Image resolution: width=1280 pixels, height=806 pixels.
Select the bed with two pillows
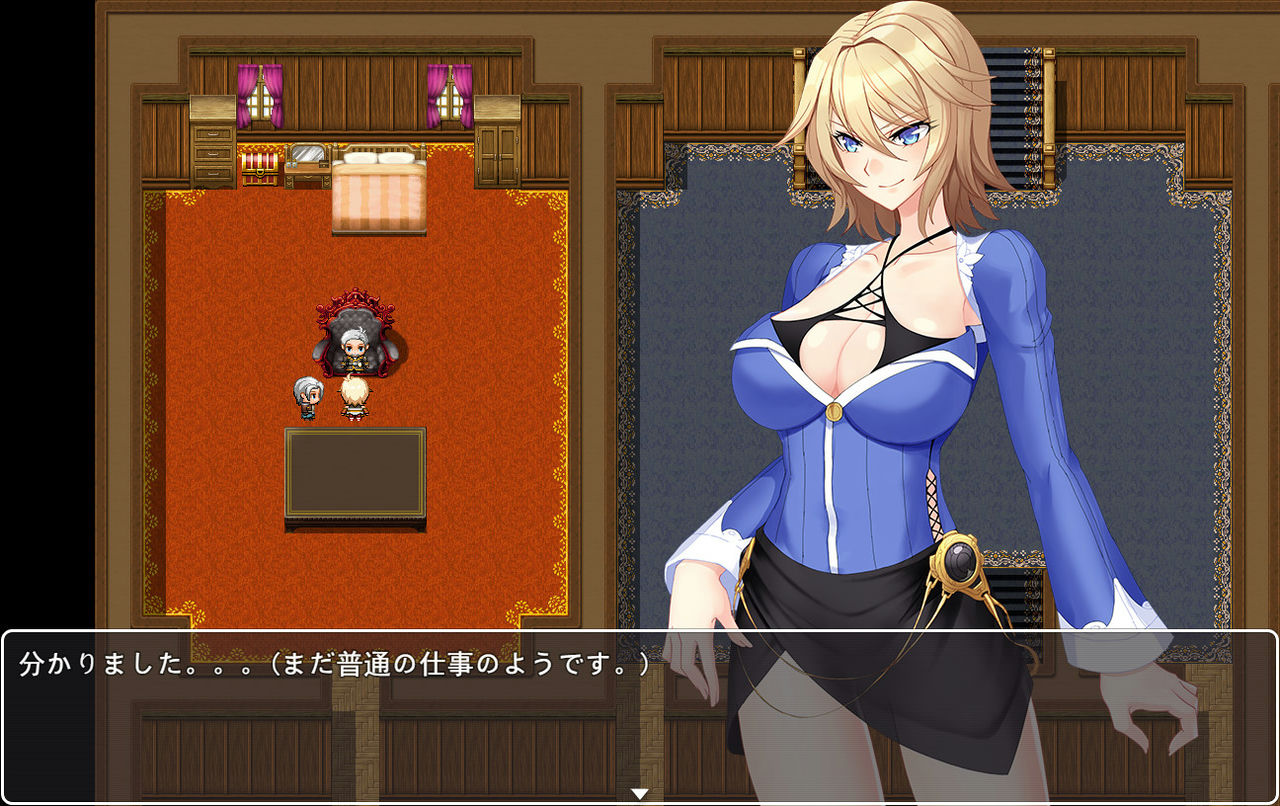coord(378,180)
